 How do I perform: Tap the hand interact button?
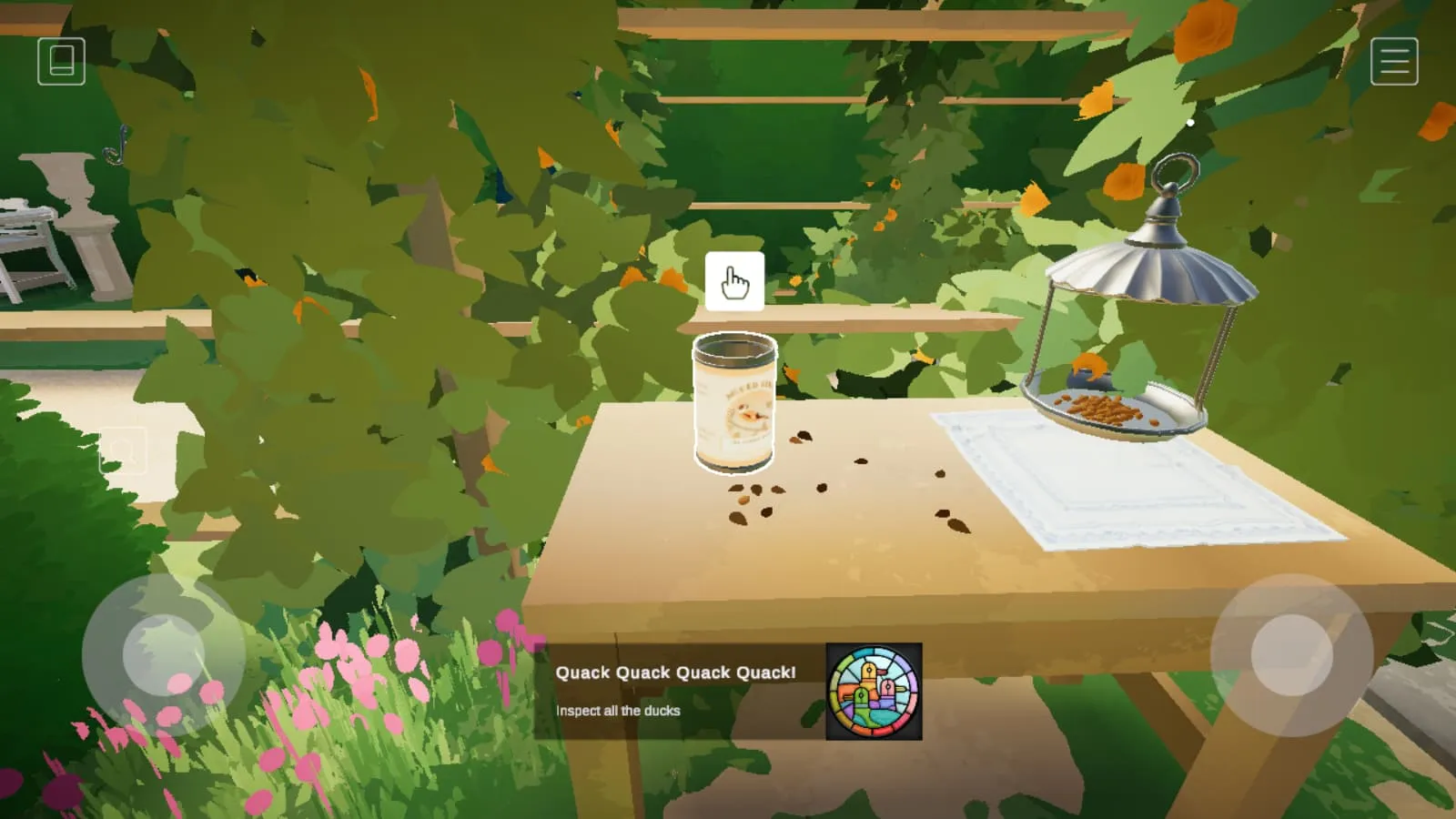[x=734, y=282]
